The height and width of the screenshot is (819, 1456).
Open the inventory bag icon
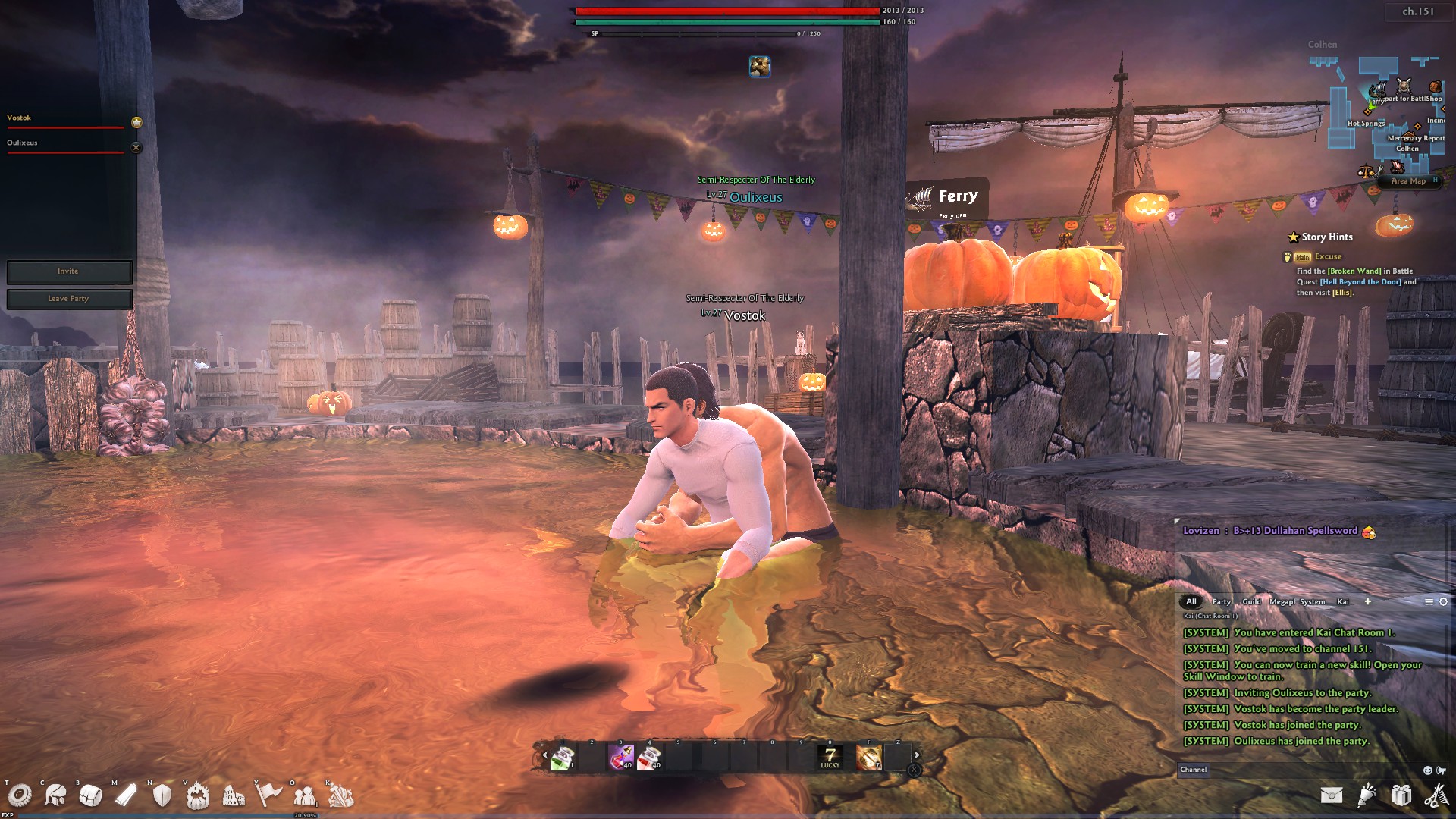point(89,796)
